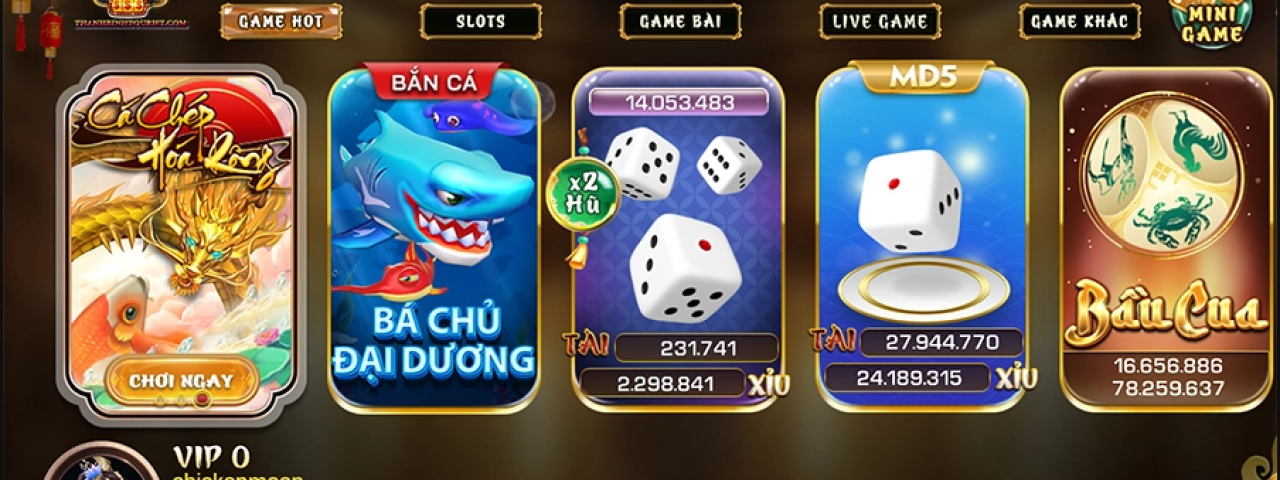The height and width of the screenshot is (480, 1280).
Task: Select the Game Bài tab
Action: pos(680,21)
